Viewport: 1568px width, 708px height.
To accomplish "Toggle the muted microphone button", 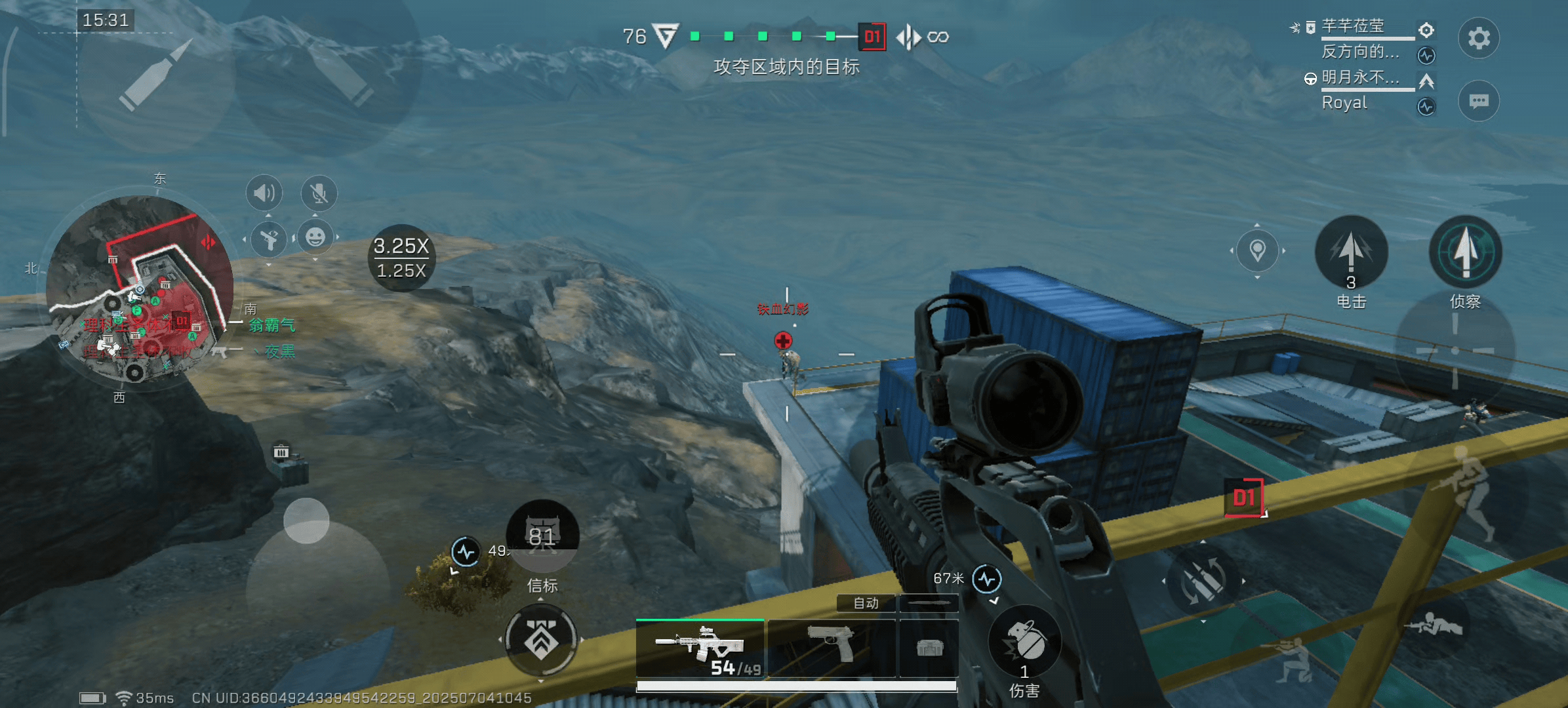I will [x=319, y=193].
